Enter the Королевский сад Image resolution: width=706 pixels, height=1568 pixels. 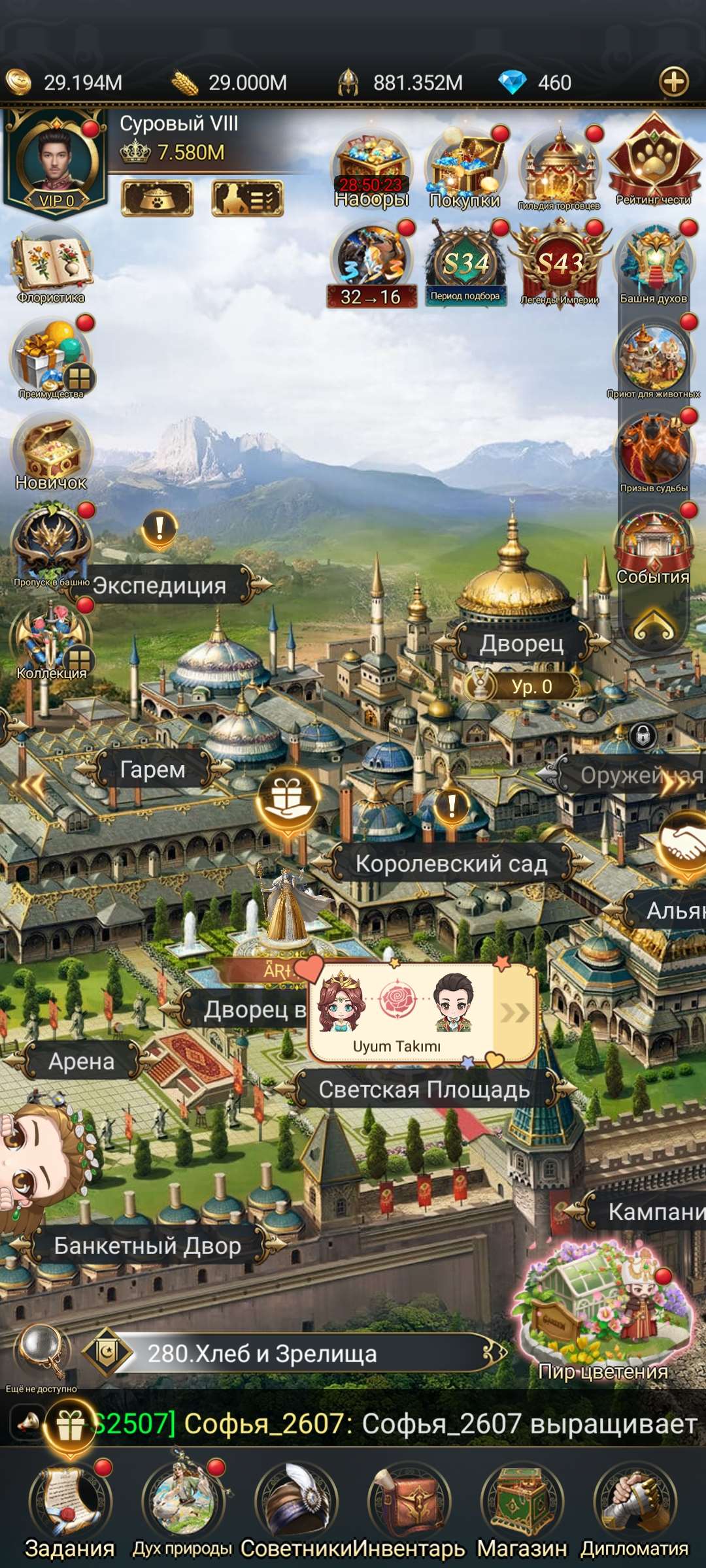(x=451, y=864)
